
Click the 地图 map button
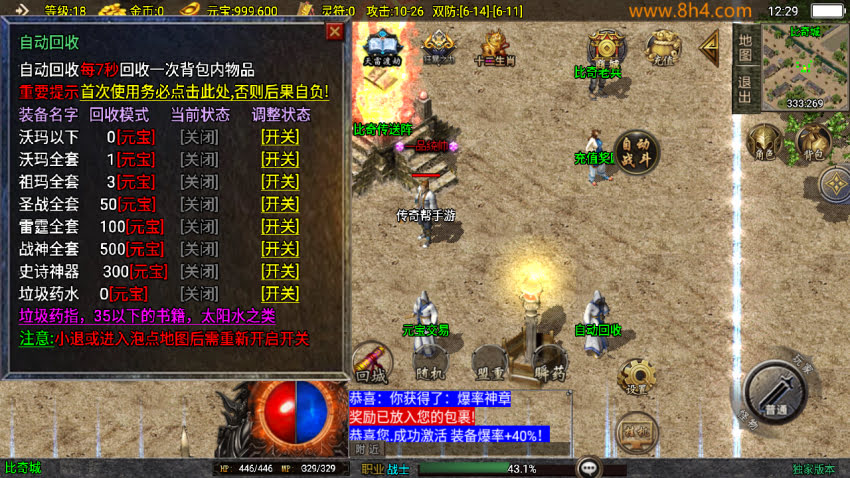click(x=744, y=46)
